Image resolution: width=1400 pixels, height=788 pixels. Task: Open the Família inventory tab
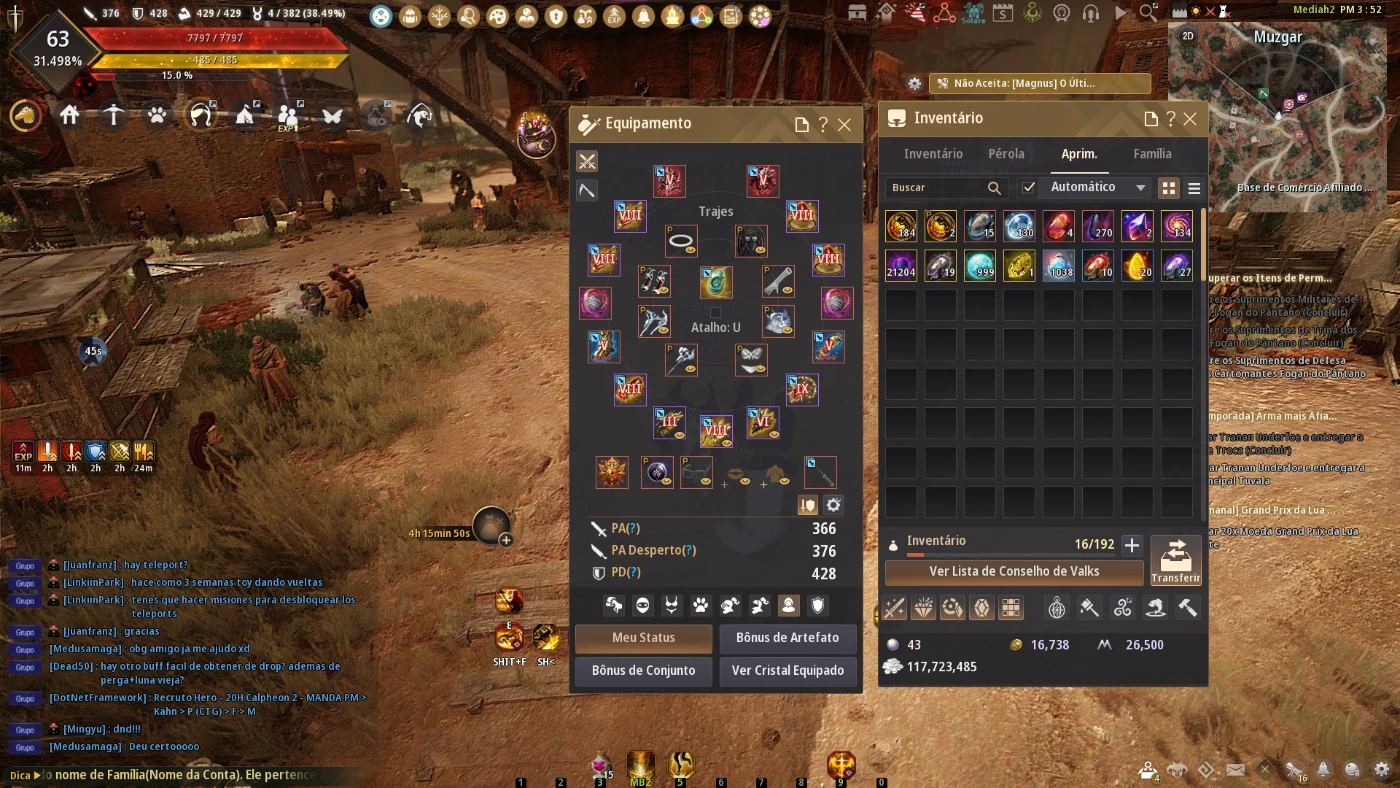point(1152,154)
